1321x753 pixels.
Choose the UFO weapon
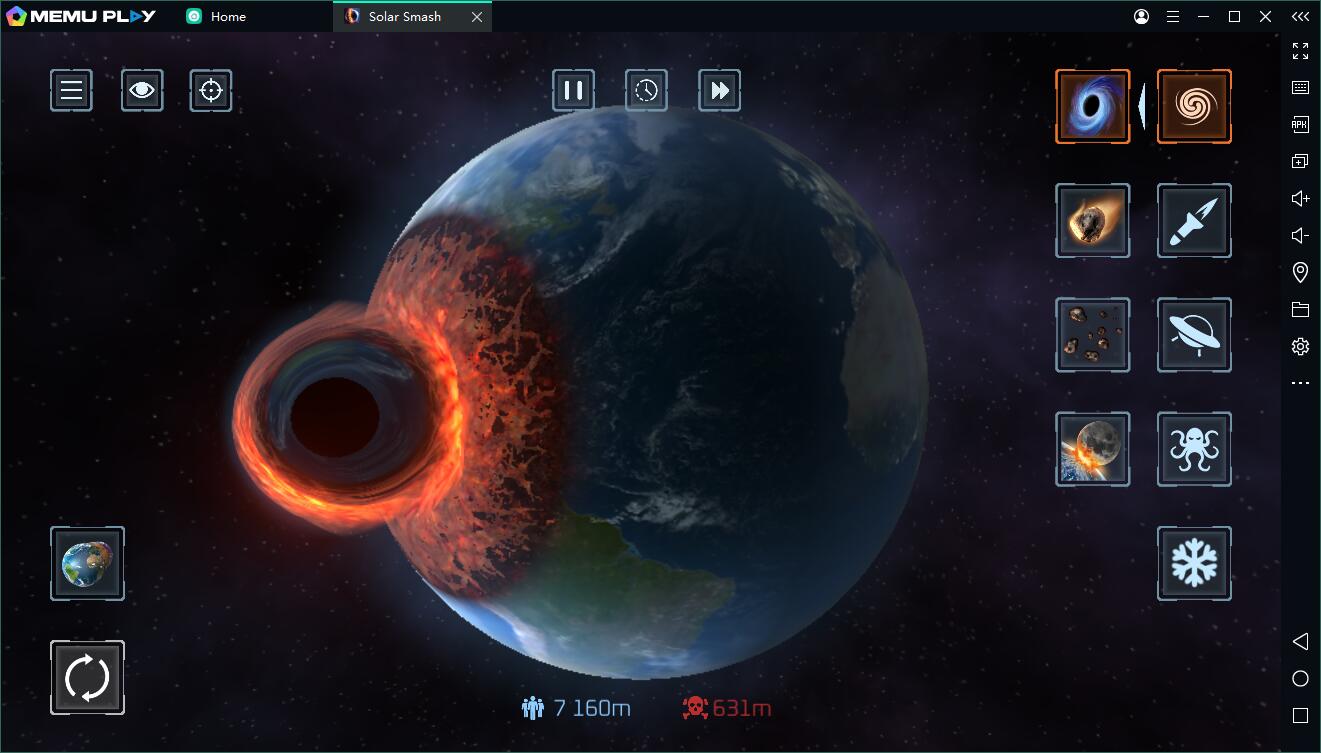tap(1194, 335)
